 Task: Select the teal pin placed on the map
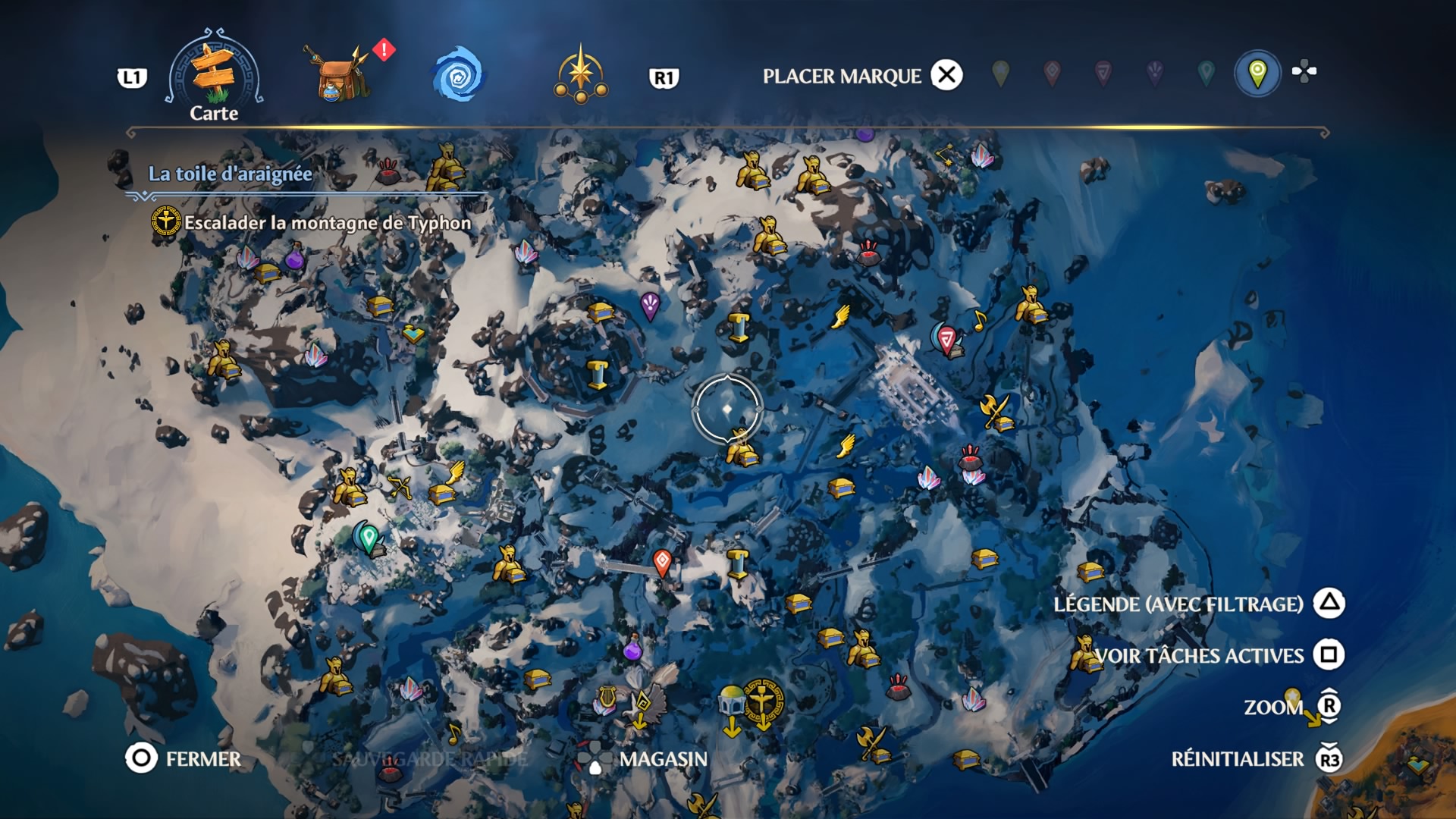(369, 538)
